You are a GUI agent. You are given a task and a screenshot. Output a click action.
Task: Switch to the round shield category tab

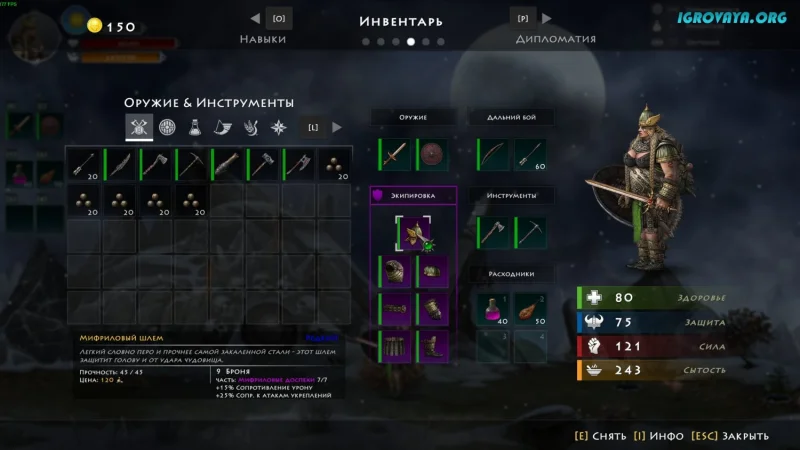click(x=168, y=127)
